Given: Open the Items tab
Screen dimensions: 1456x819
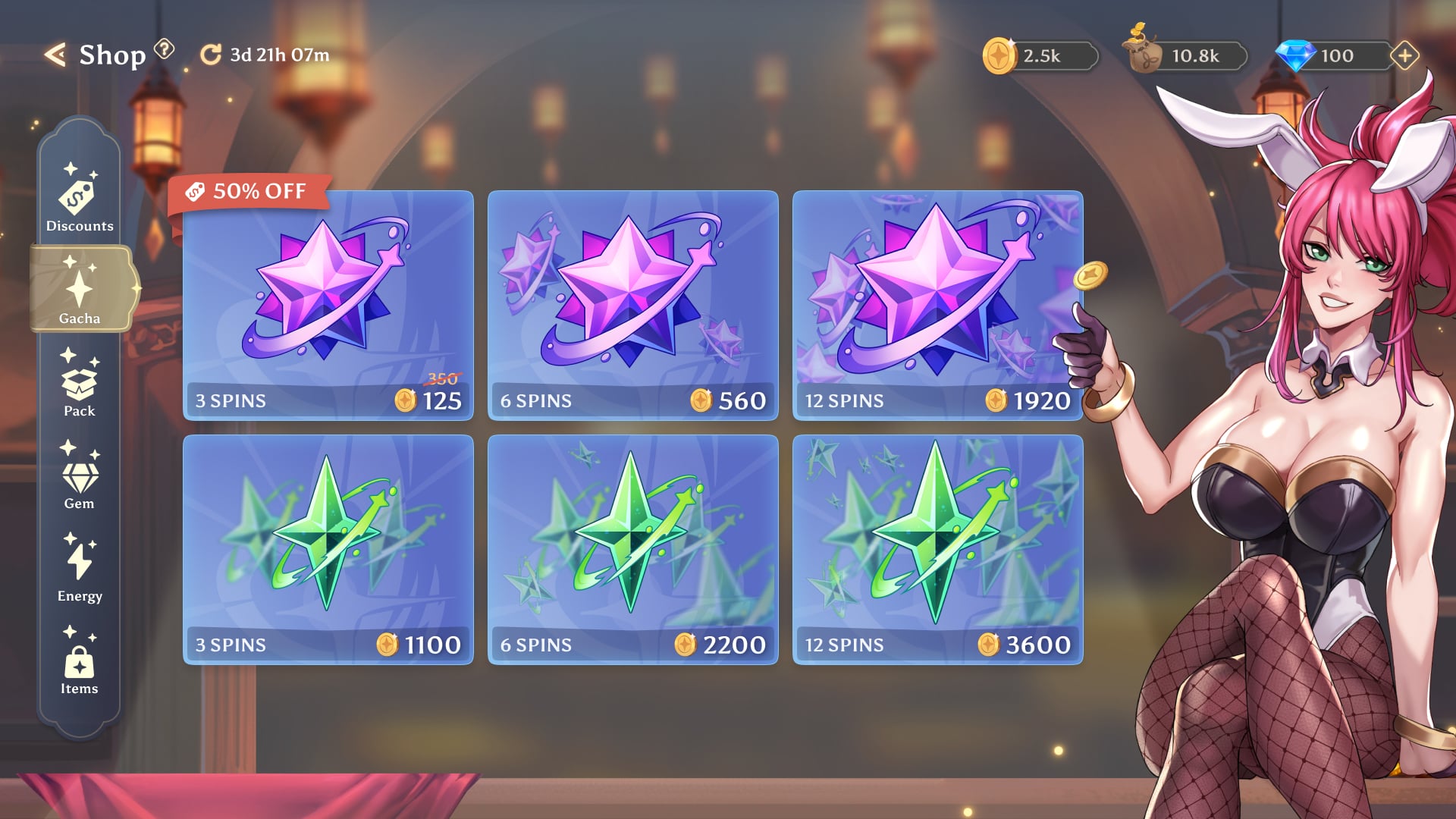Looking at the screenshot, I should (80, 661).
